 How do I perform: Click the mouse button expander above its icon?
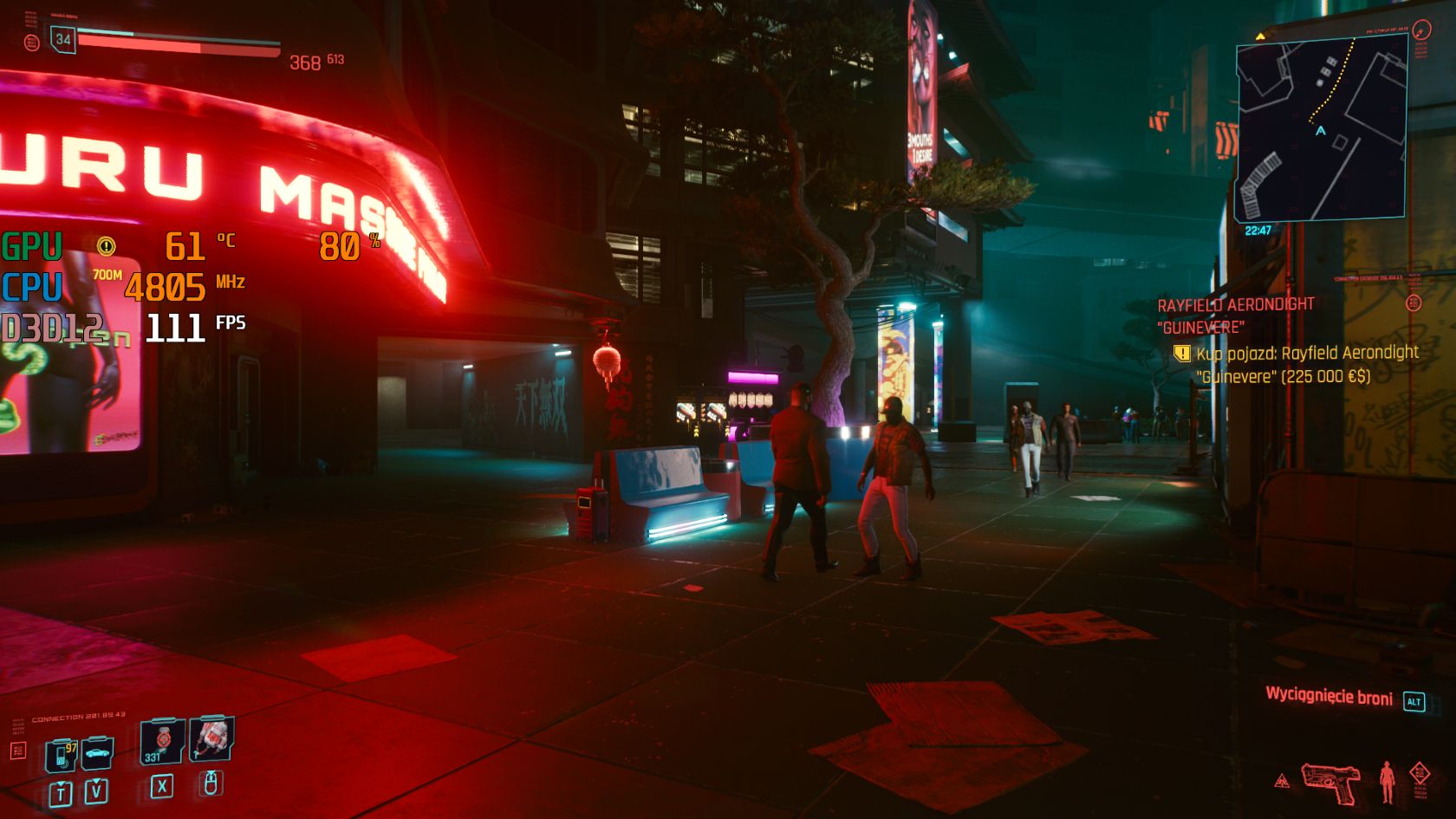[x=211, y=772]
